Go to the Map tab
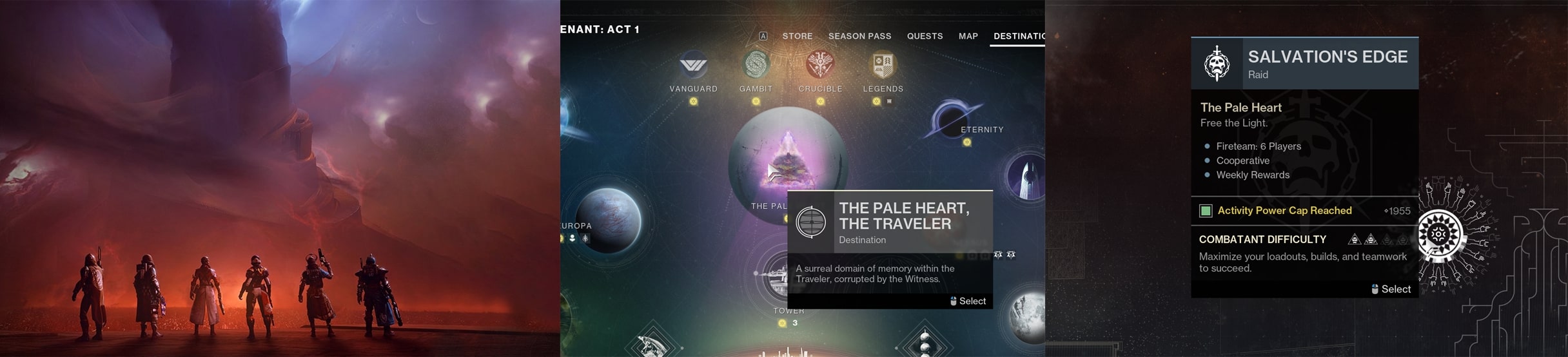Image resolution: width=1568 pixels, height=357 pixels. click(x=968, y=36)
